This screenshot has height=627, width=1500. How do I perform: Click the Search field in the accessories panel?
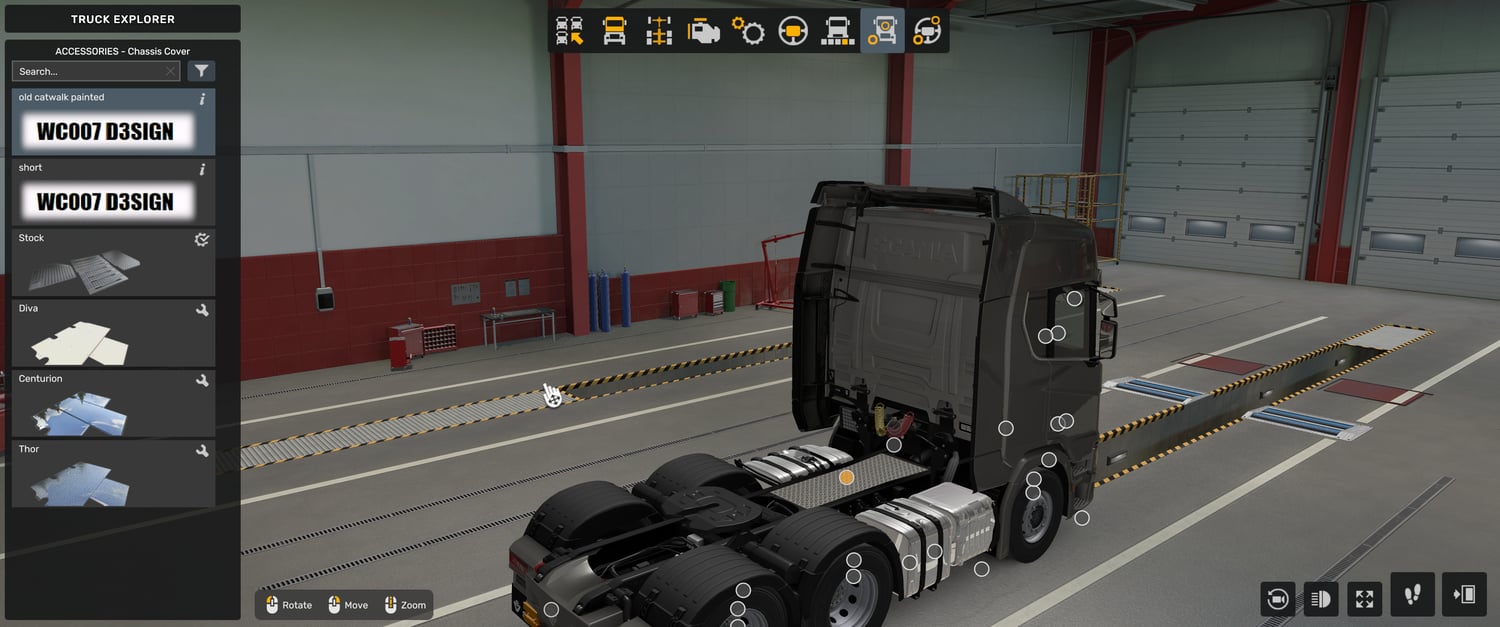point(90,71)
